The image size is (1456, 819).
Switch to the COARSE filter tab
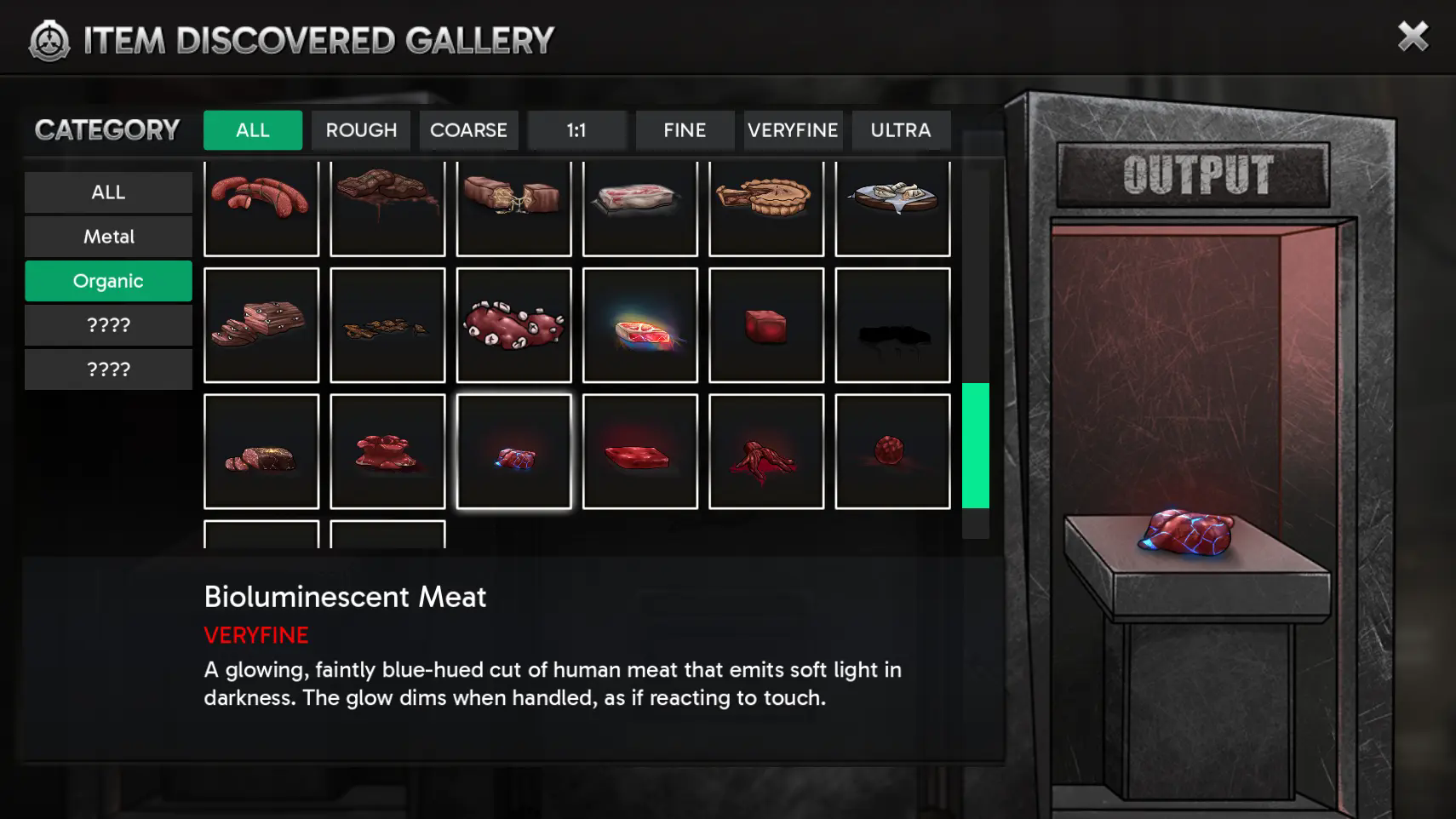[468, 130]
